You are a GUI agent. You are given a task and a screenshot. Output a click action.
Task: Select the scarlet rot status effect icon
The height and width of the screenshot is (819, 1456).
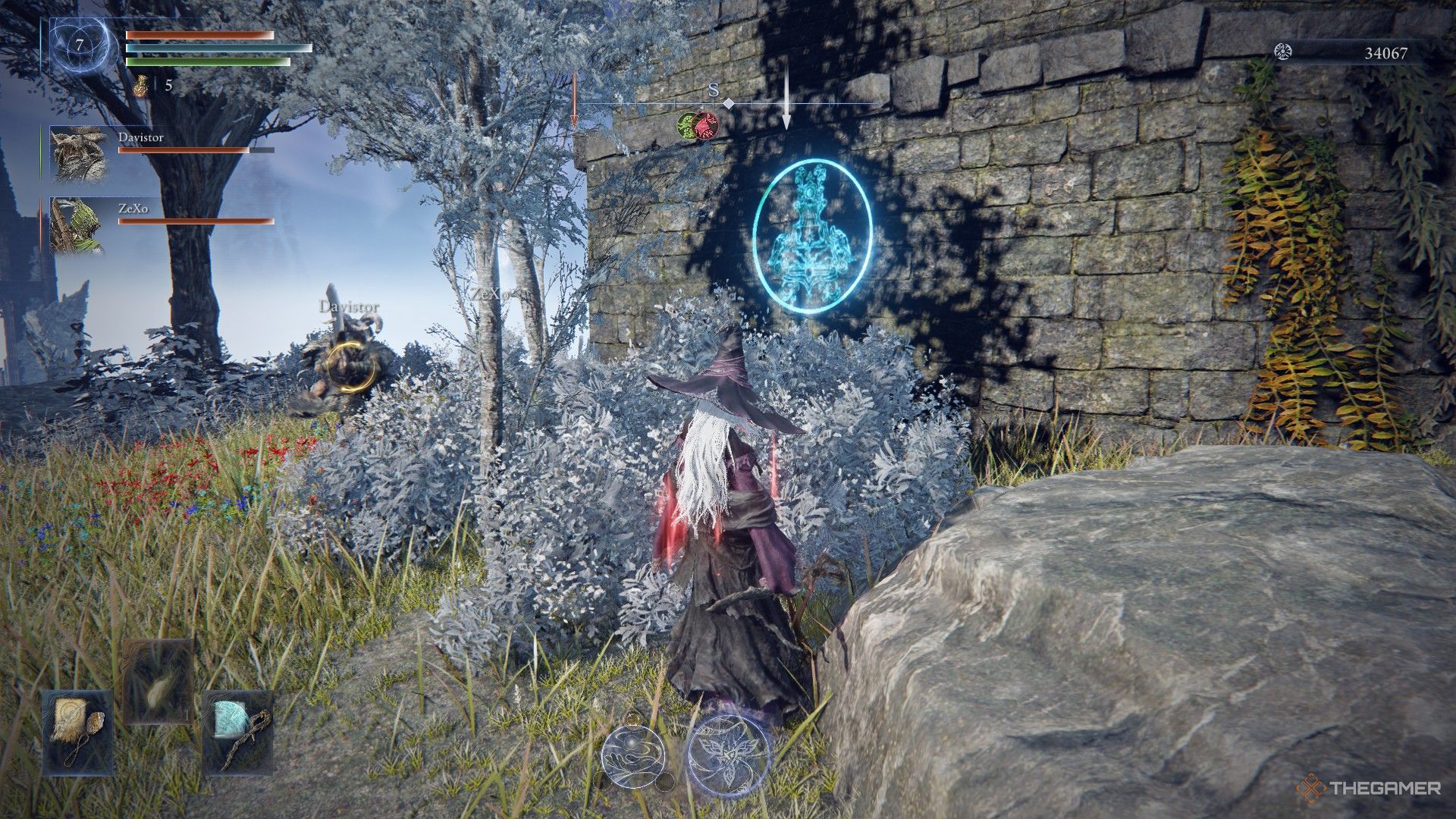pos(704,126)
